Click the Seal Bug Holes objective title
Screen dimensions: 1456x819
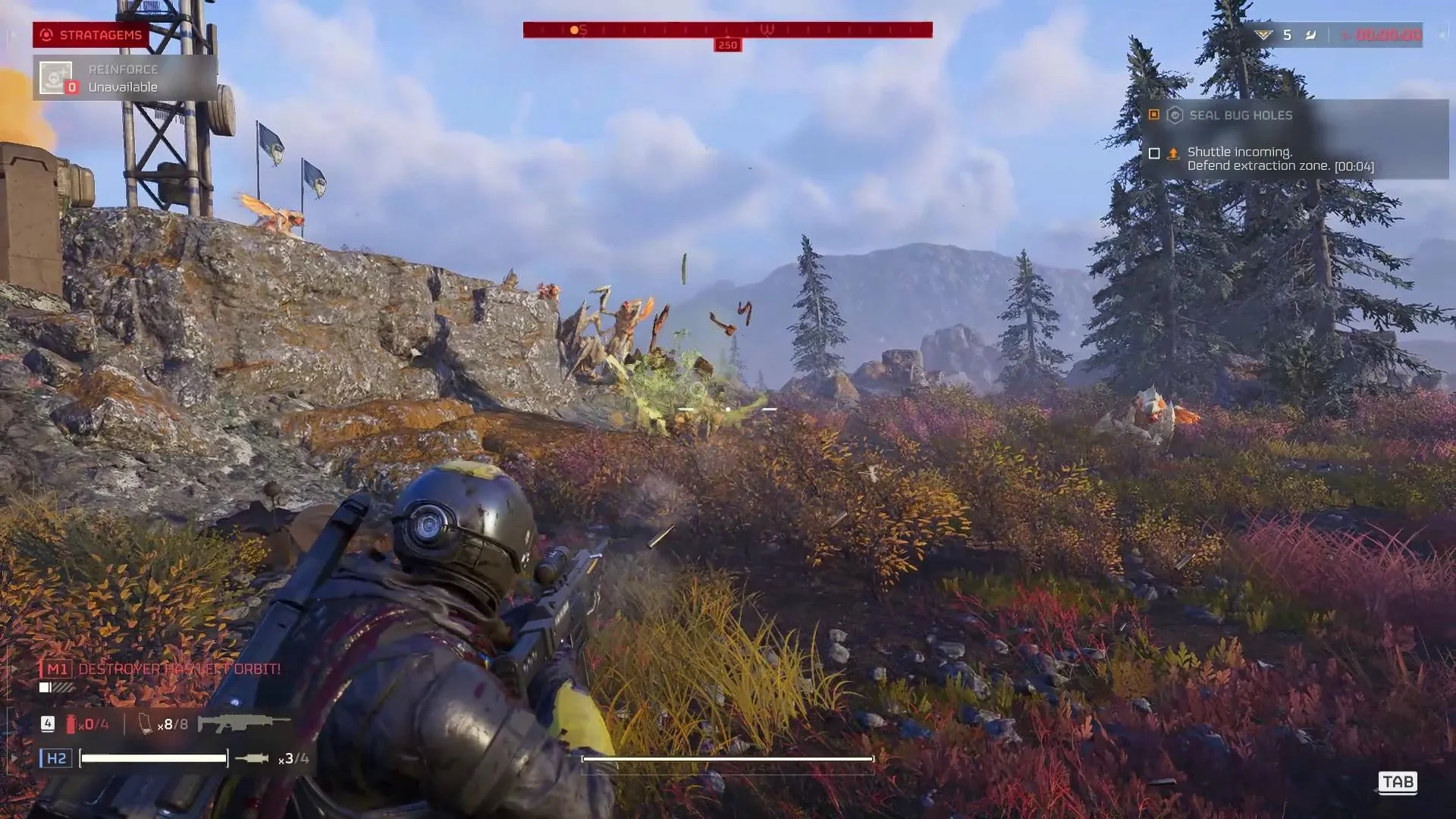point(1240,115)
